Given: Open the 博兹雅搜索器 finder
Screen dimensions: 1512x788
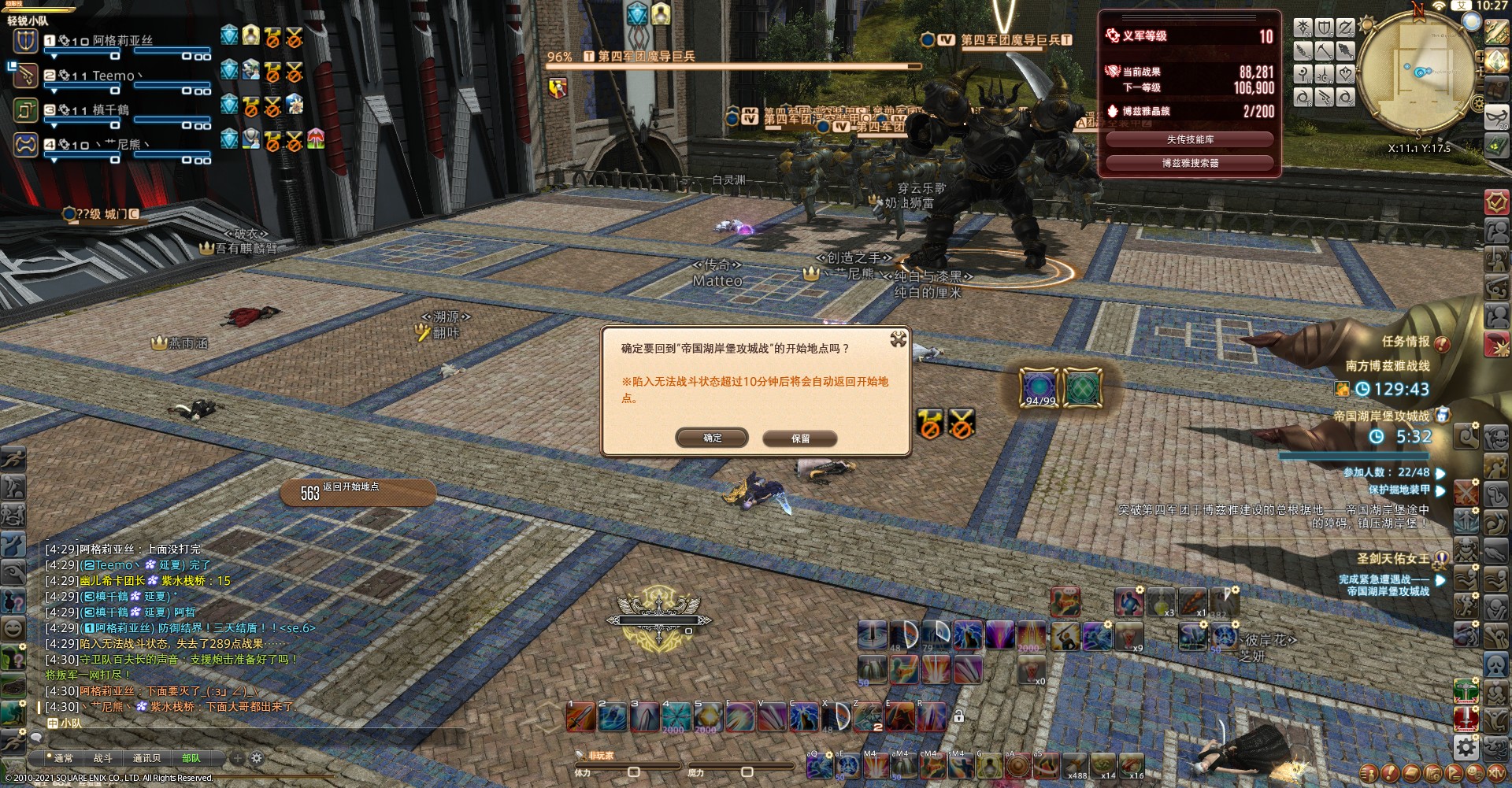Looking at the screenshot, I should click(x=1189, y=163).
